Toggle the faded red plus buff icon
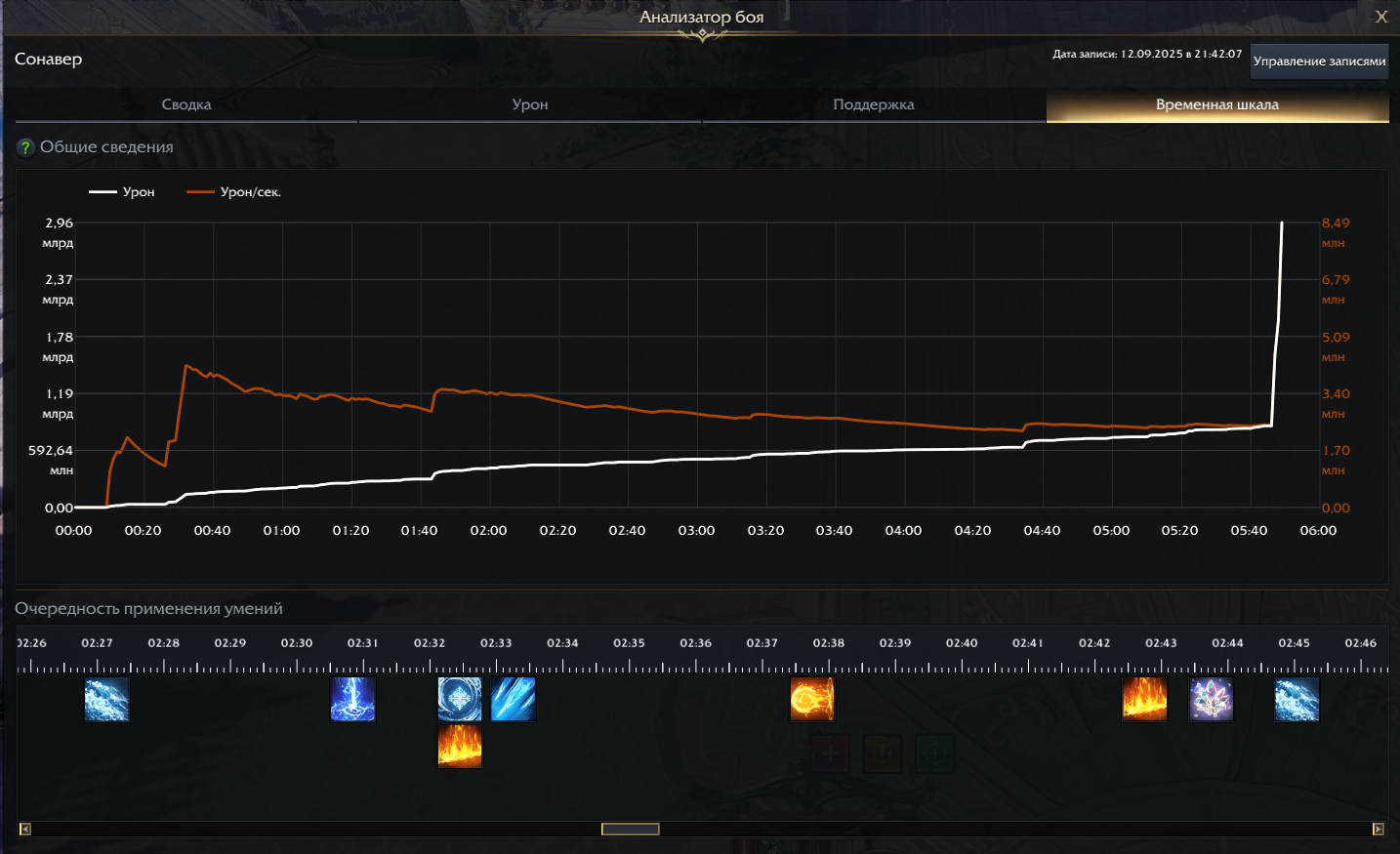1400x854 pixels. tap(830, 753)
